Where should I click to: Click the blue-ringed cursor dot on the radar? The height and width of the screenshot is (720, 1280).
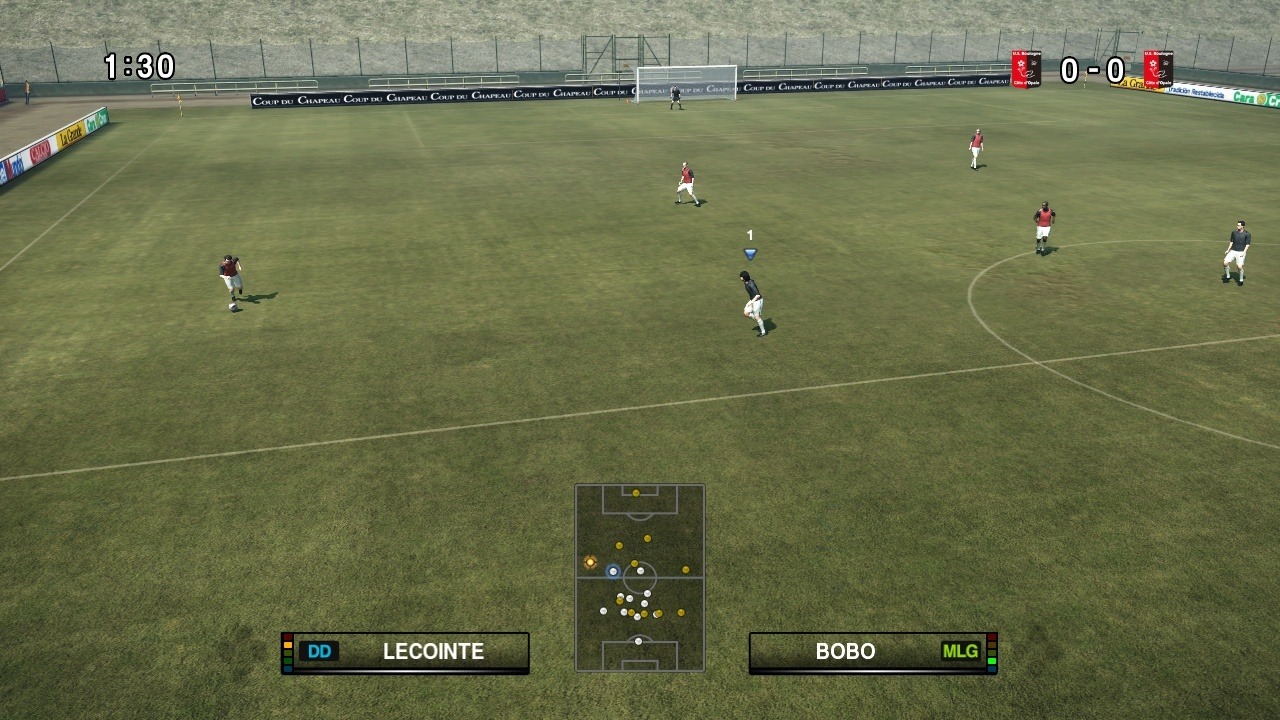coord(613,571)
